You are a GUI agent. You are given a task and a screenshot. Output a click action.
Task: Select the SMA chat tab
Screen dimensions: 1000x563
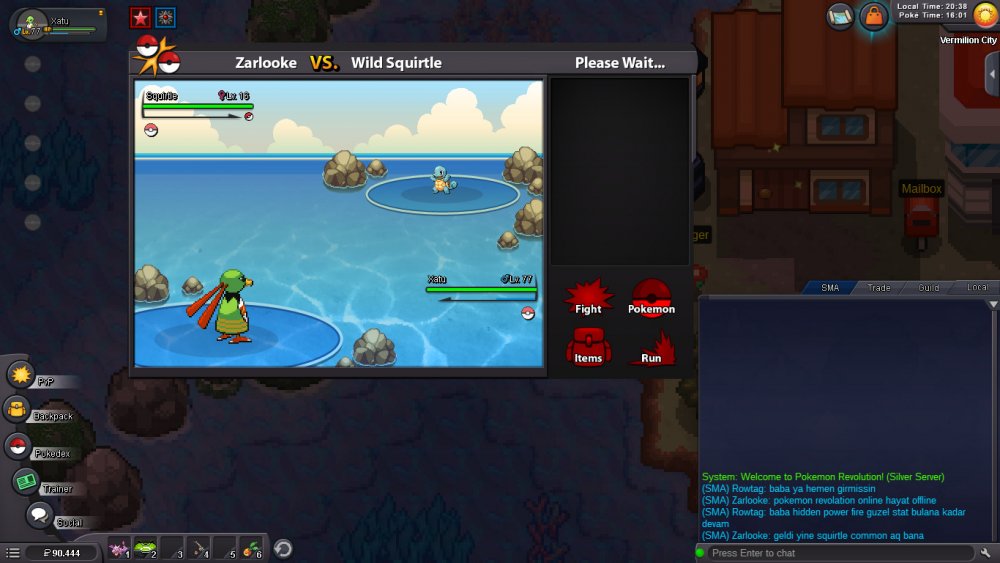click(830, 288)
